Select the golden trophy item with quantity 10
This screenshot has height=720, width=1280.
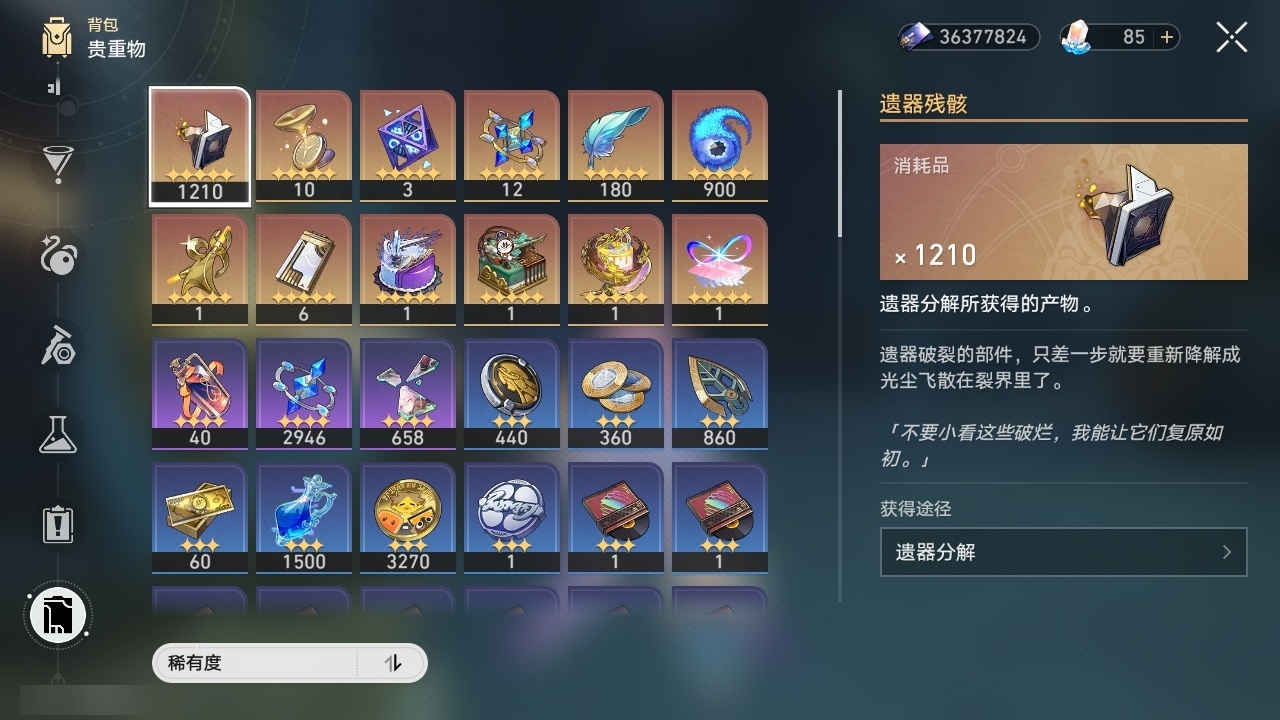(303, 145)
